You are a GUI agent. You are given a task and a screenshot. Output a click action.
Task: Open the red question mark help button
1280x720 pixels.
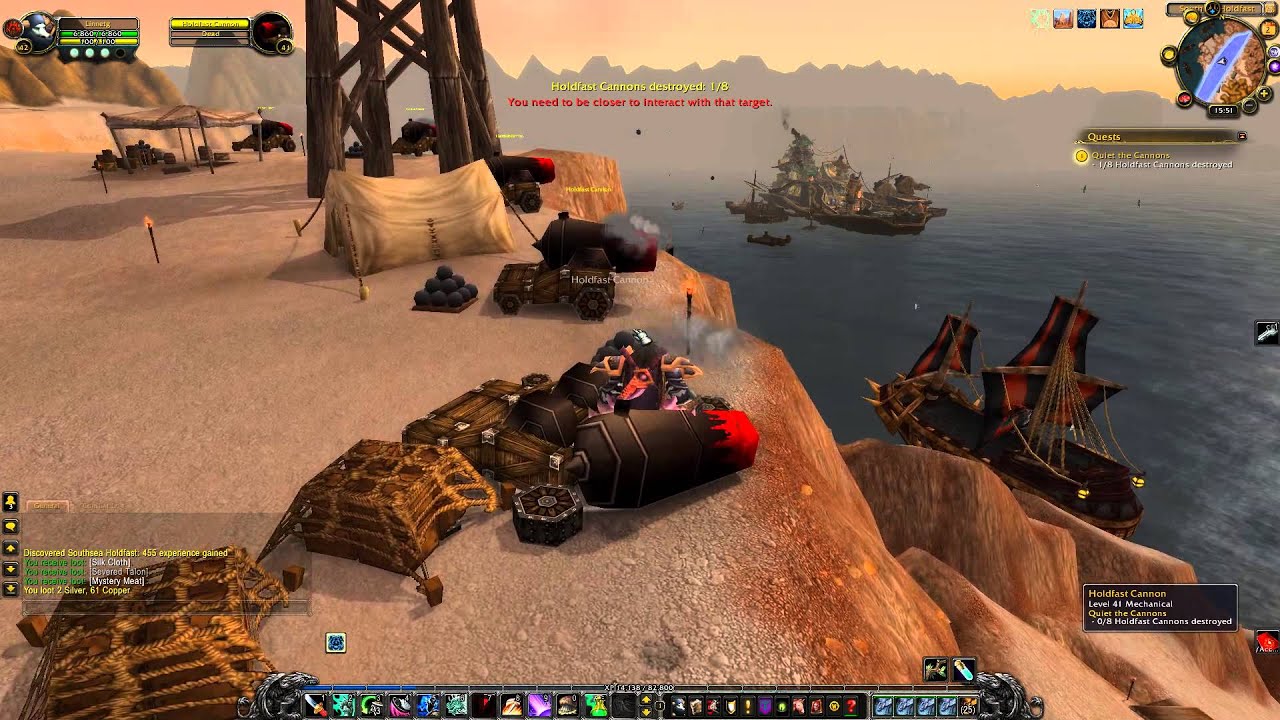tap(850, 706)
